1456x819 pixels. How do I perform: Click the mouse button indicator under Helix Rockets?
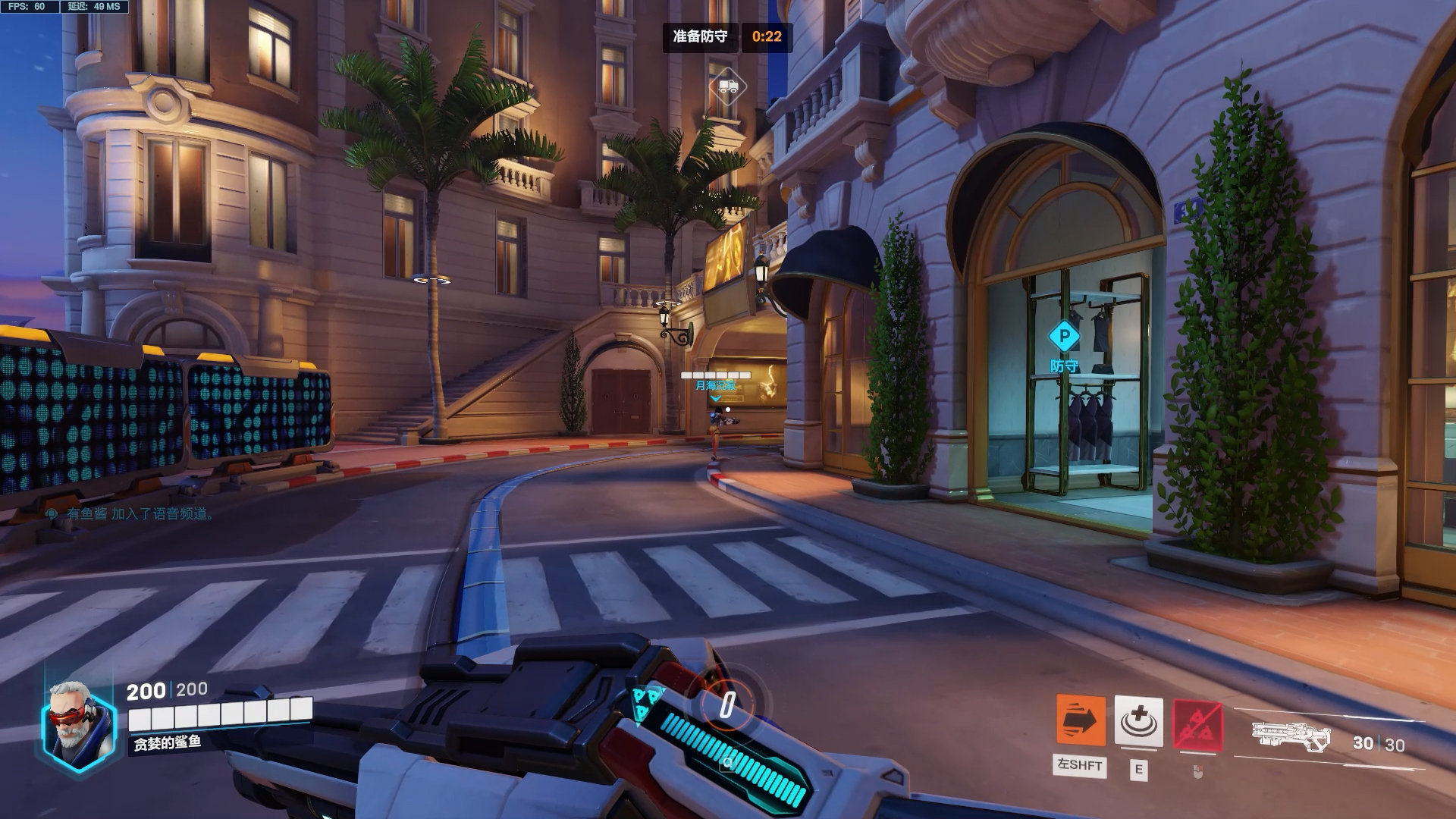coord(1197,771)
